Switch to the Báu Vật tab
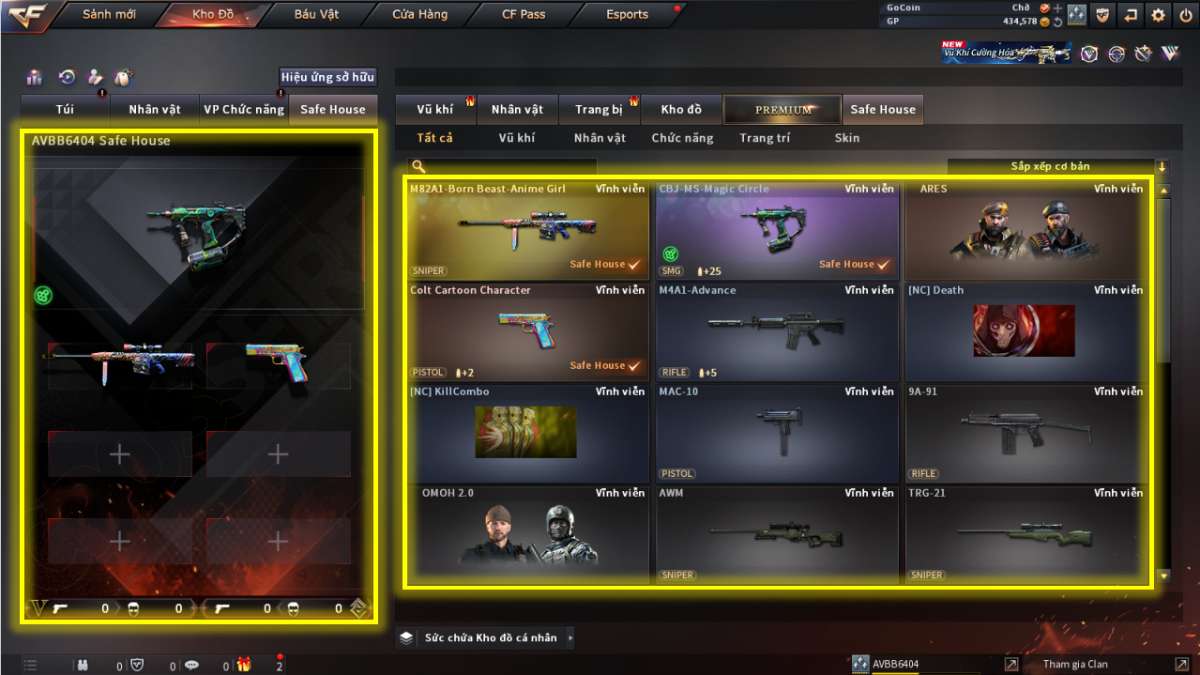Image resolution: width=1200 pixels, height=675 pixels. point(317,15)
